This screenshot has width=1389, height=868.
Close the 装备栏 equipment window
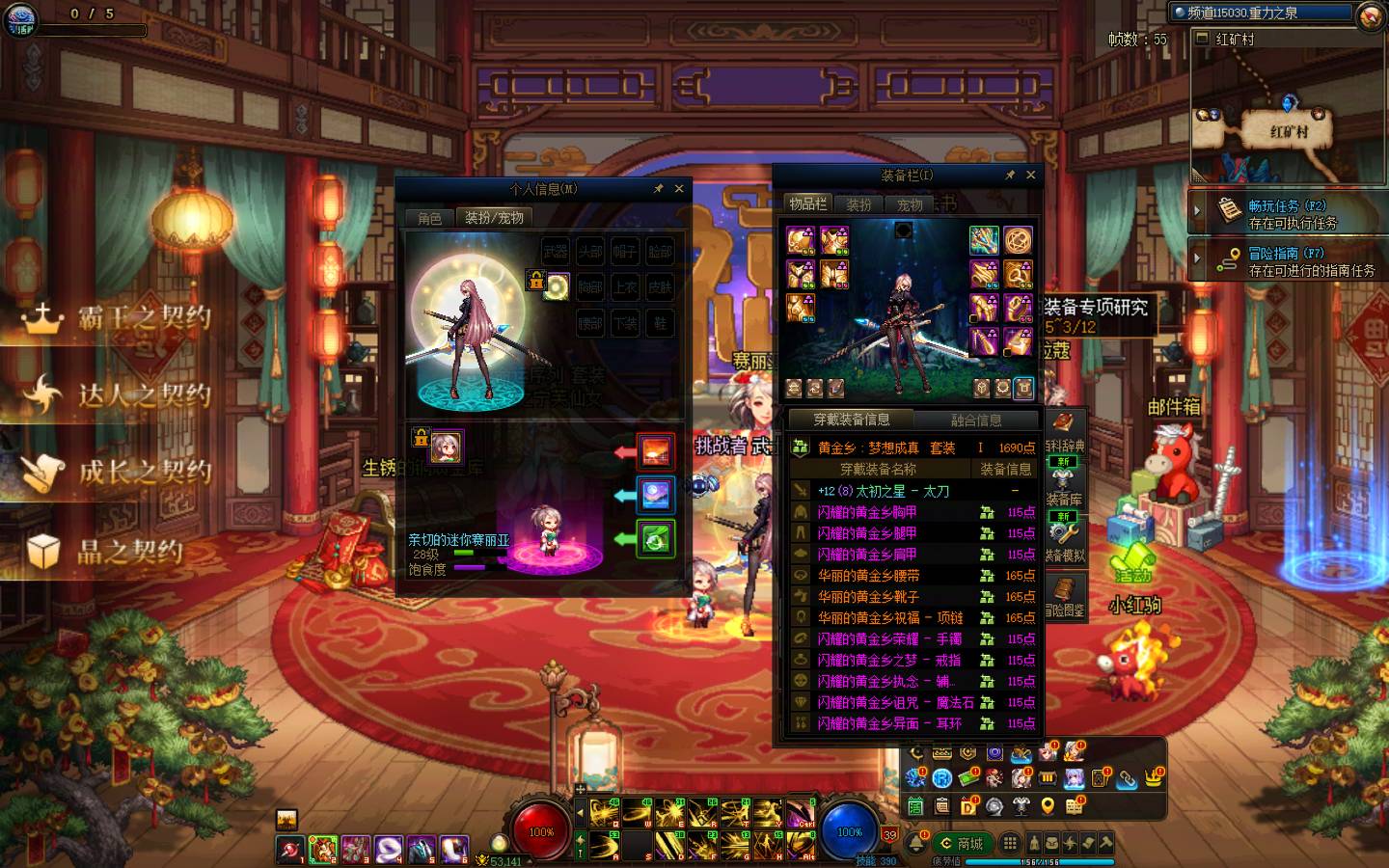(x=1030, y=175)
